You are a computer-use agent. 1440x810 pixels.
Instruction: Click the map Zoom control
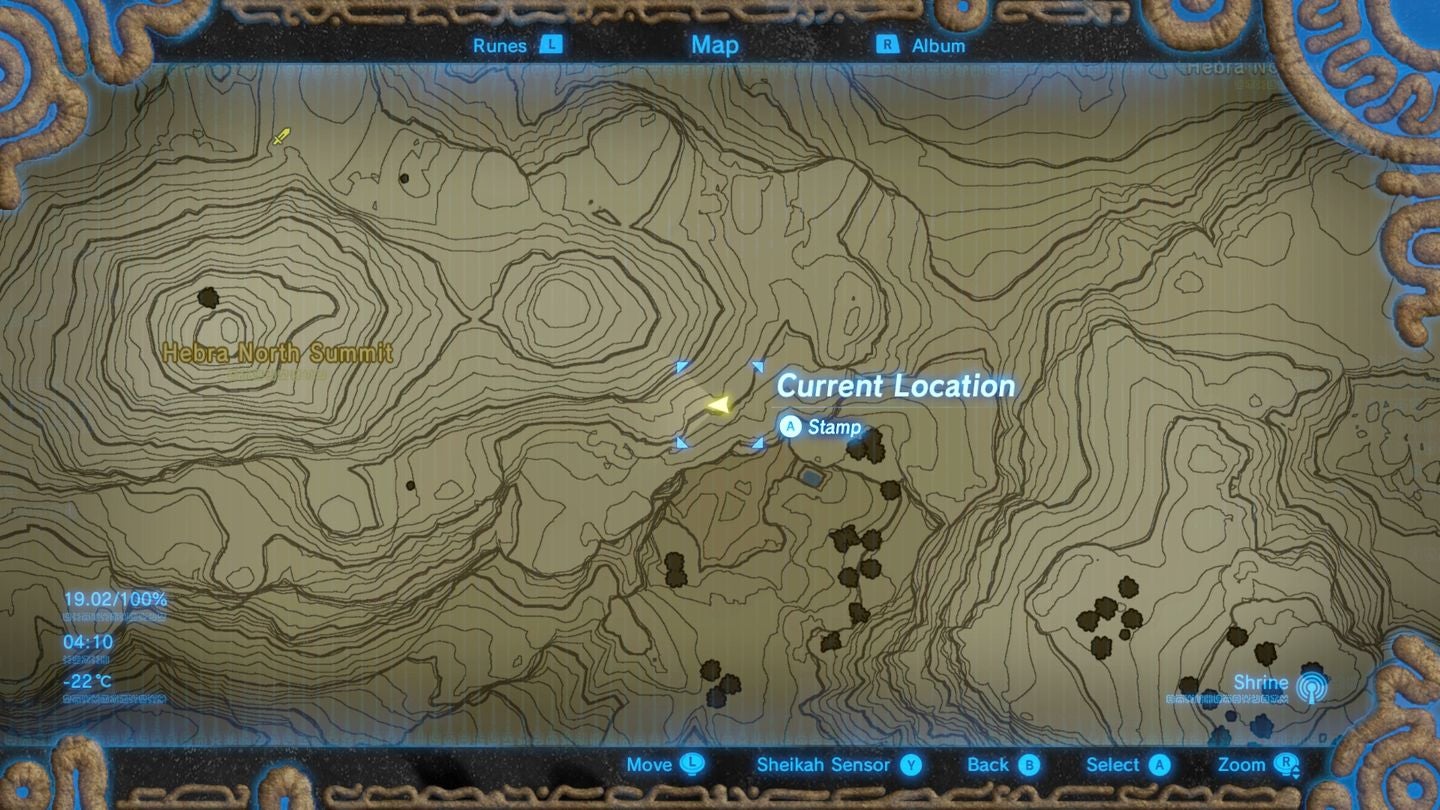[x=1240, y=765]
